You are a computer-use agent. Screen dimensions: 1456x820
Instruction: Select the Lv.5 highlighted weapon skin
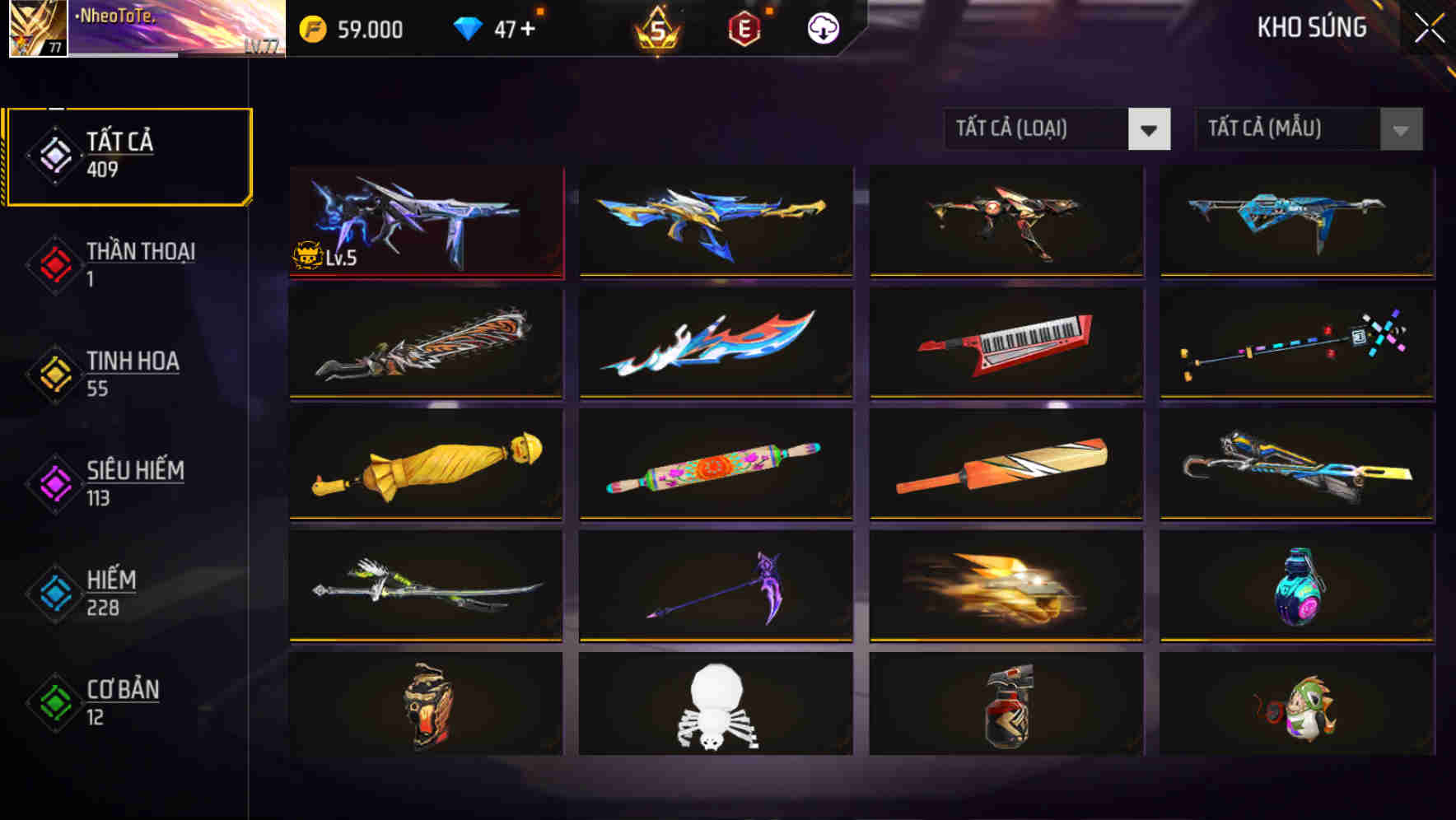point(426,221)
